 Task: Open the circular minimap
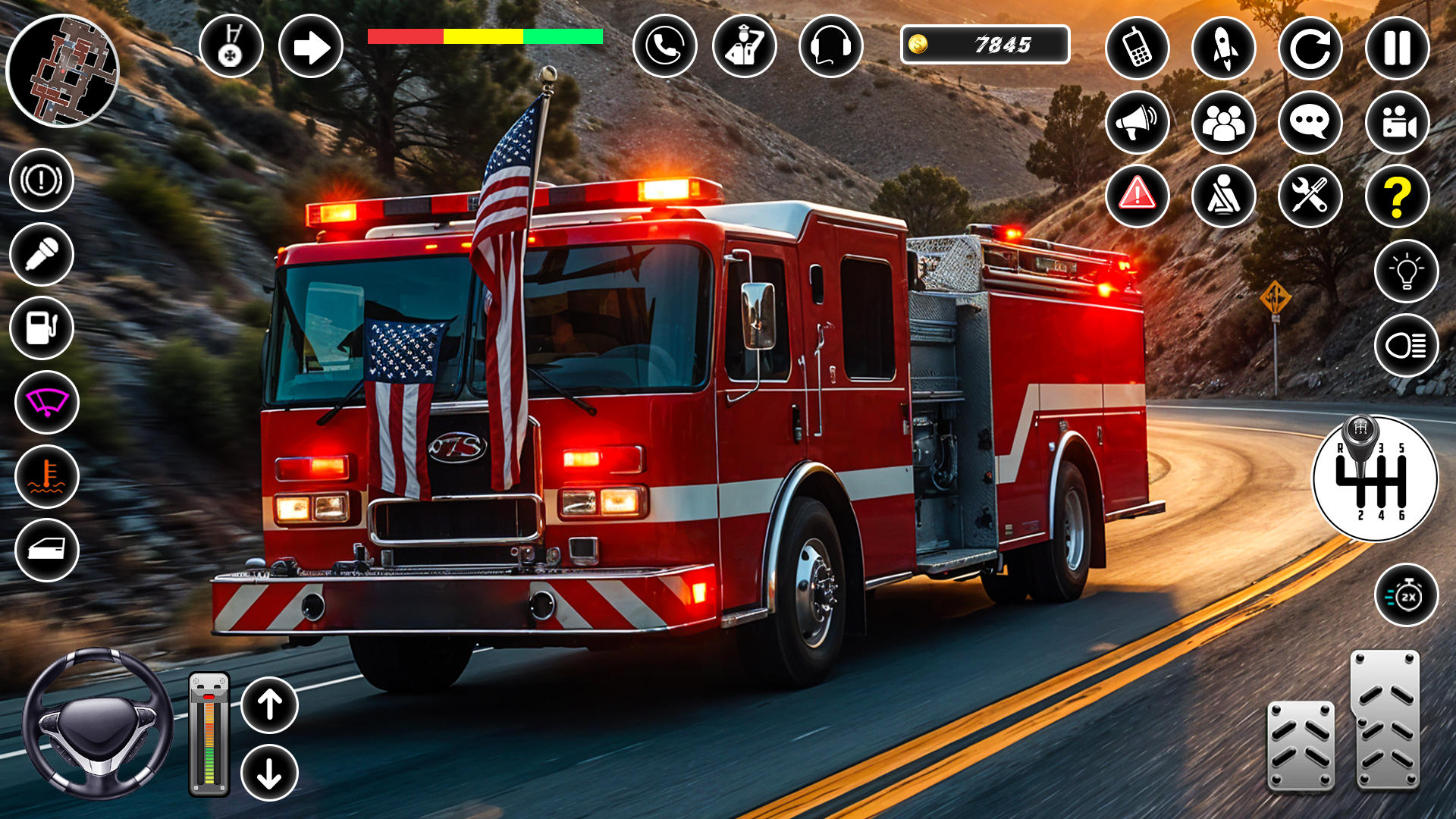point(62,71)
